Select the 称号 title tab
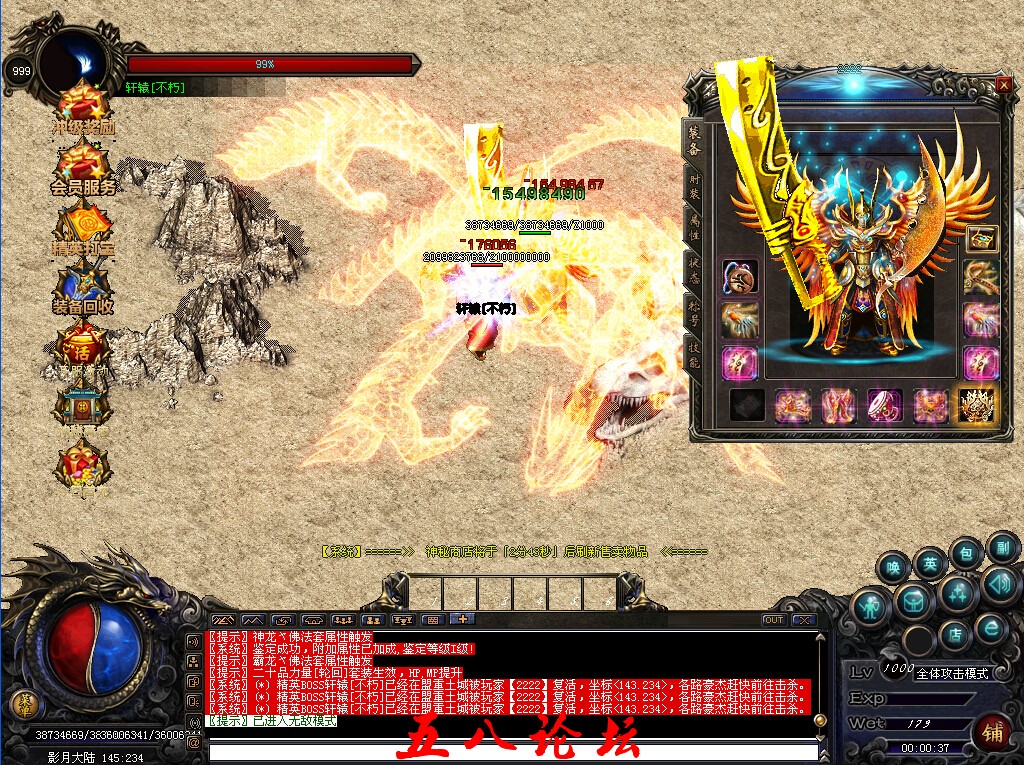This screenshot has height=765, width=1024. pos(694,312)
